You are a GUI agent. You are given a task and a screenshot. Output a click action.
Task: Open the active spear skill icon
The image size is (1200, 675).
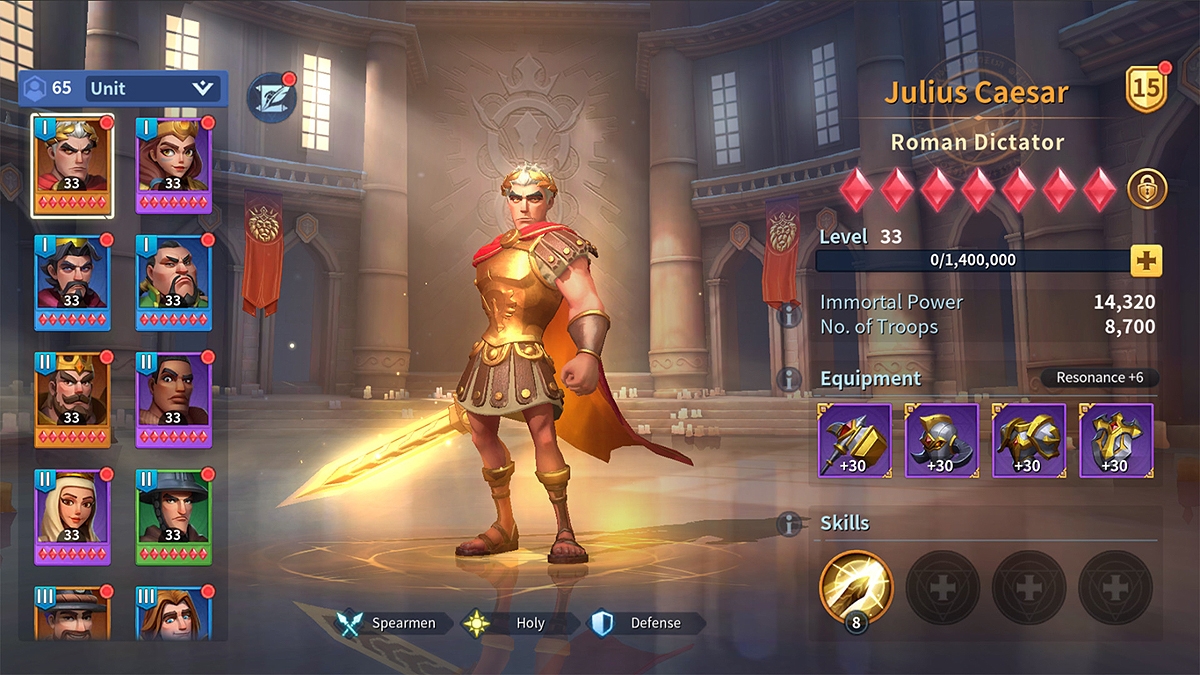click(856, 587)
